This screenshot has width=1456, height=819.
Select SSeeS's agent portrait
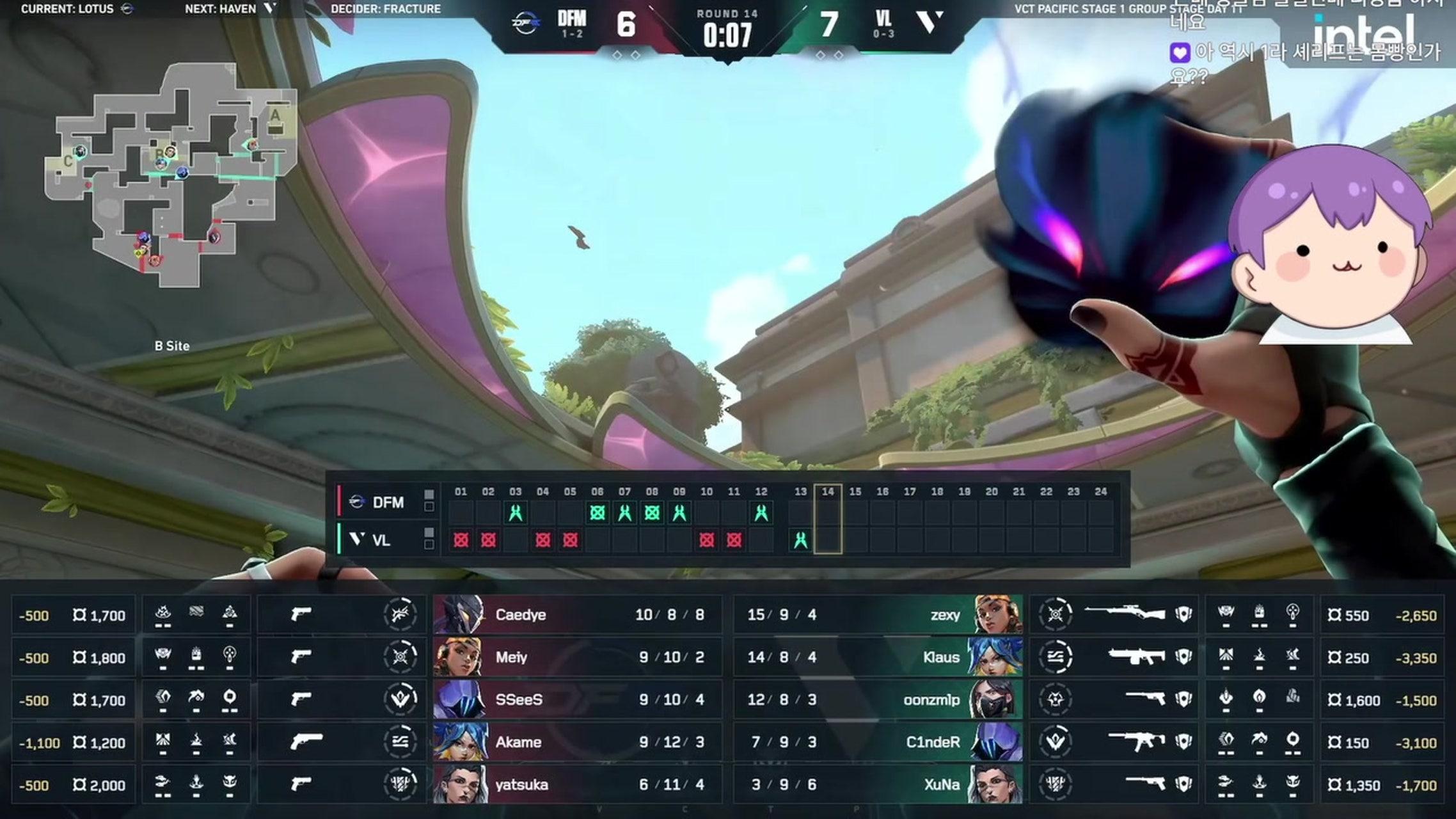coord(459,699)
